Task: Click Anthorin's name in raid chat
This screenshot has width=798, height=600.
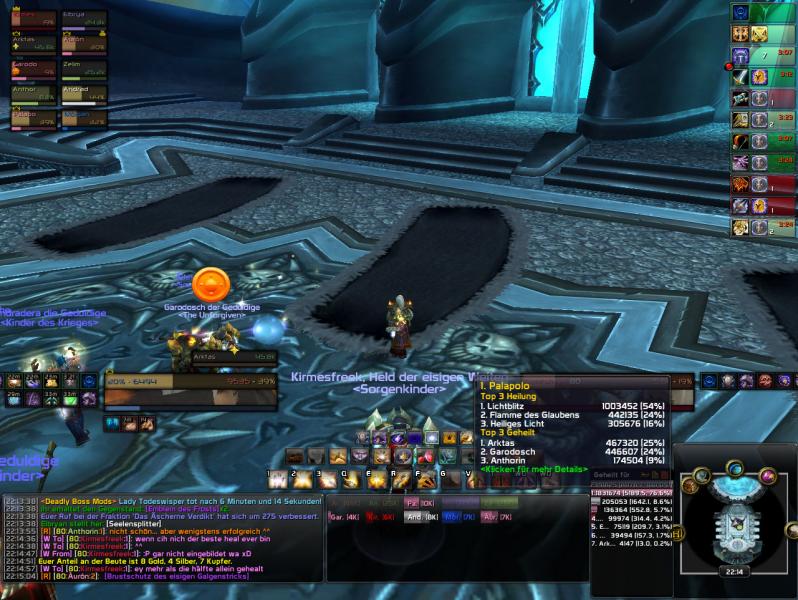Action: coord(80,532)
